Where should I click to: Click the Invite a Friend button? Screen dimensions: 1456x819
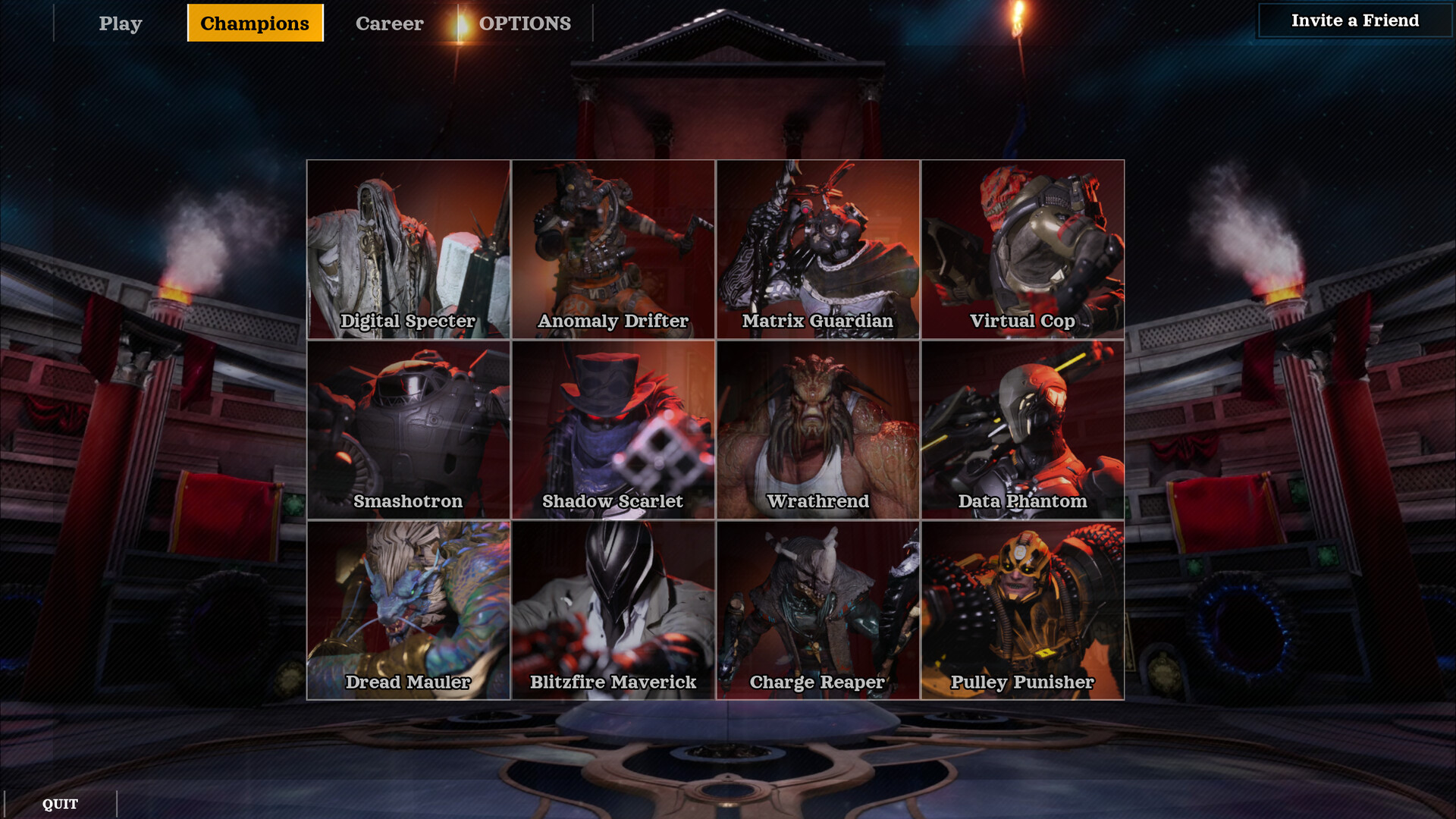1354,20
